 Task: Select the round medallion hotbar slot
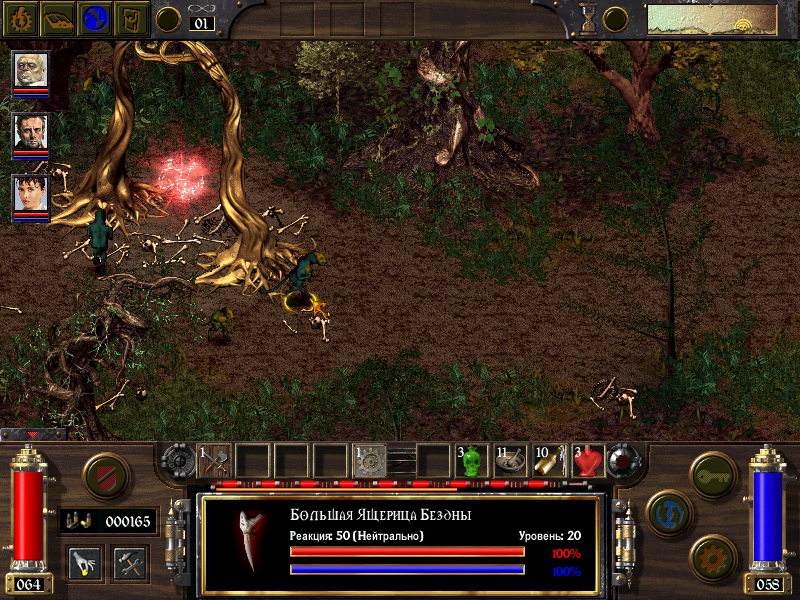(x=370, y=461)
